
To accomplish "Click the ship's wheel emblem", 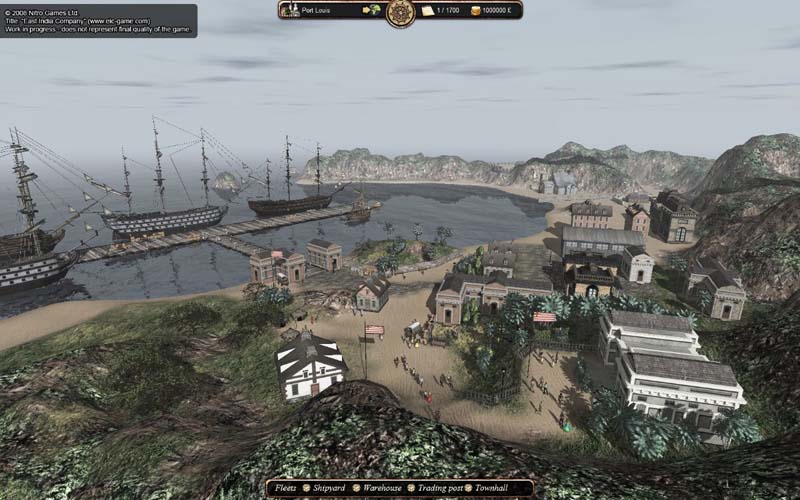I will tap(400, 11).
